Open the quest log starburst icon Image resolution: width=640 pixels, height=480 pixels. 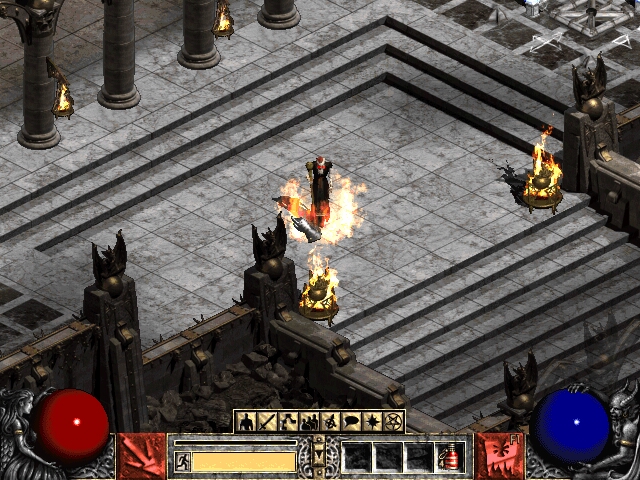tap(372, 421)
